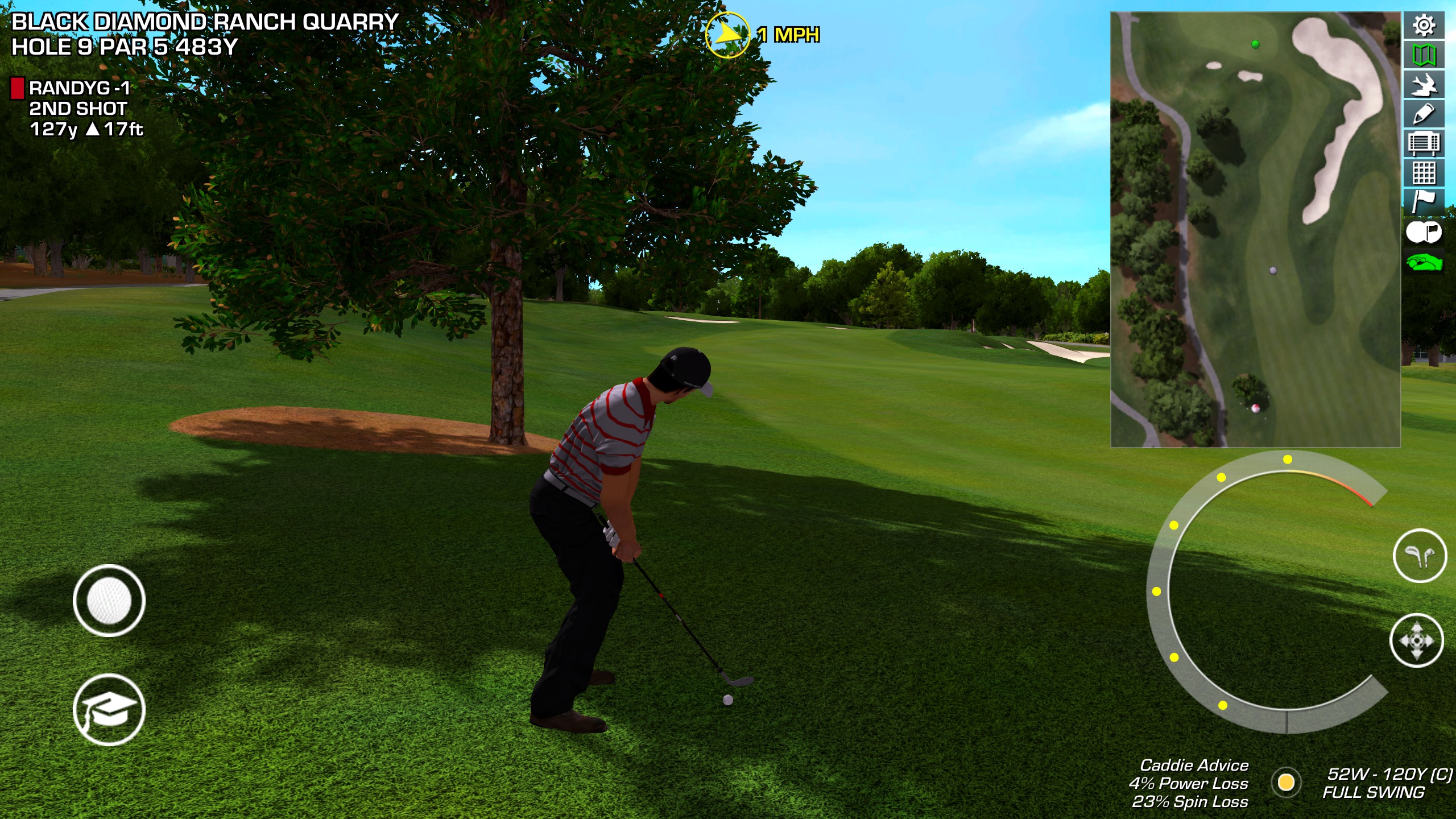Click the white flag icon

tap(1424, 201)
